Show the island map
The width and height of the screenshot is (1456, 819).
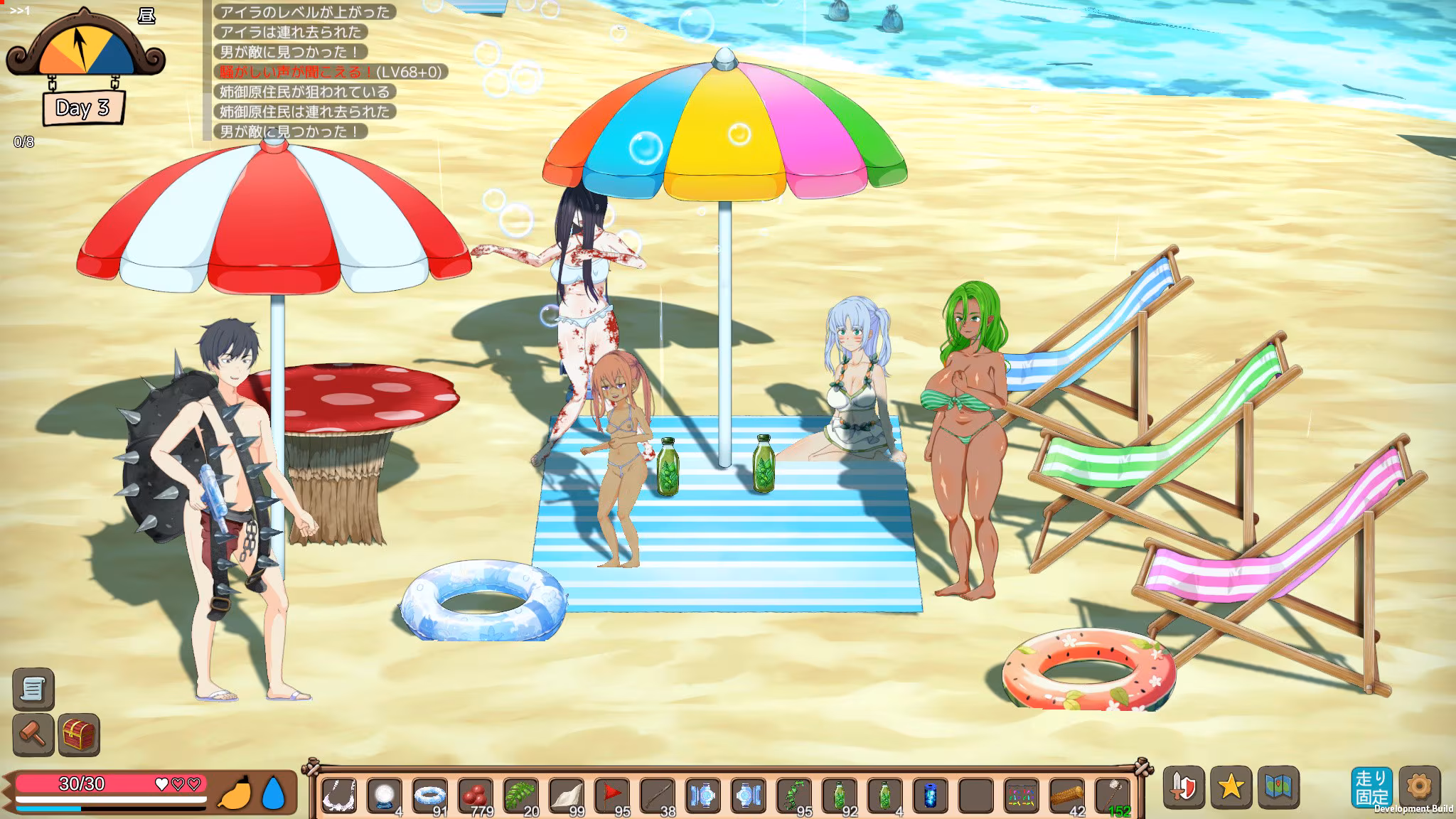click(1278, 788)
